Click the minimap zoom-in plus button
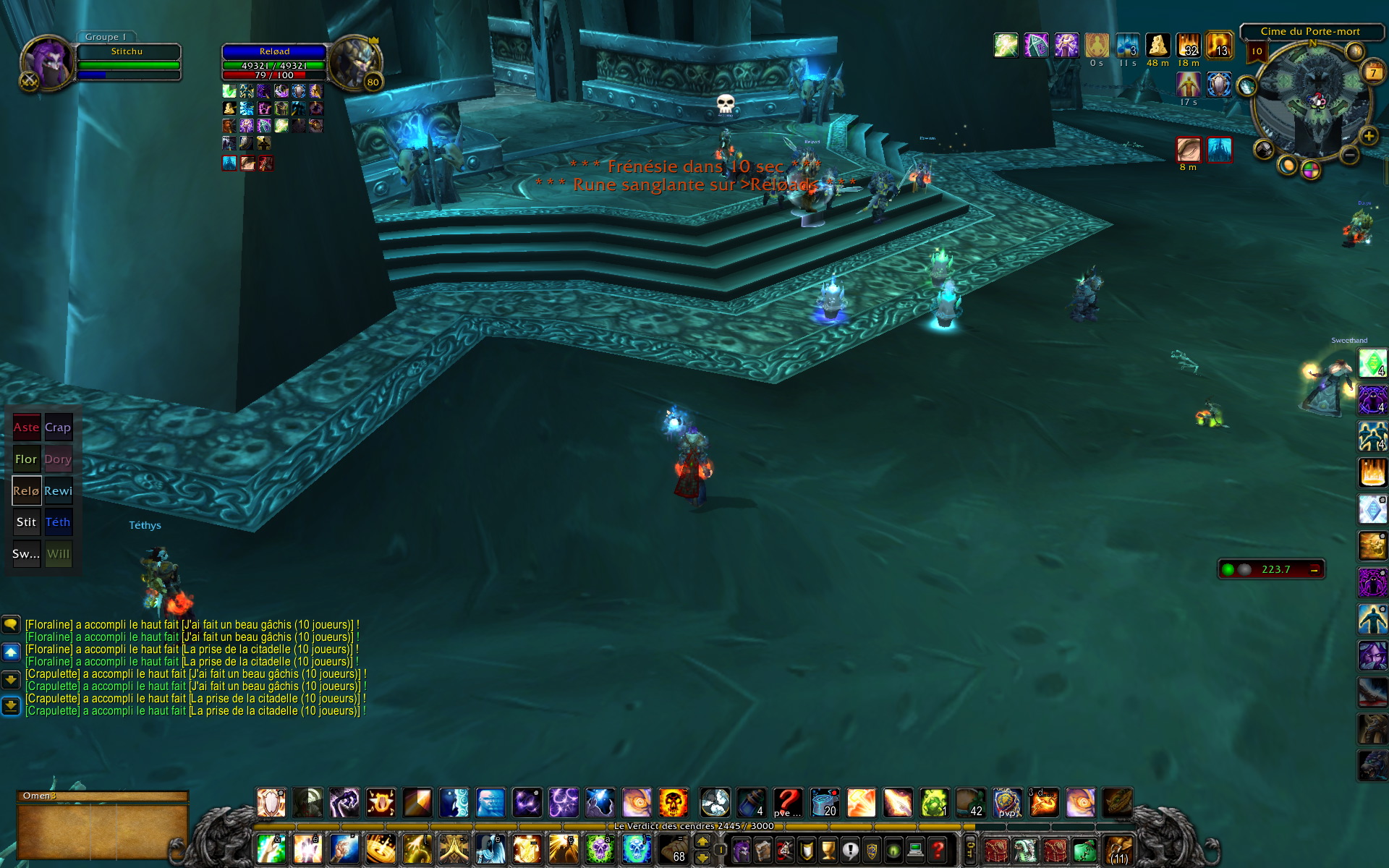Viewport: 1389px width, 868px height. pyautogui.click(x=1368, y=136)
